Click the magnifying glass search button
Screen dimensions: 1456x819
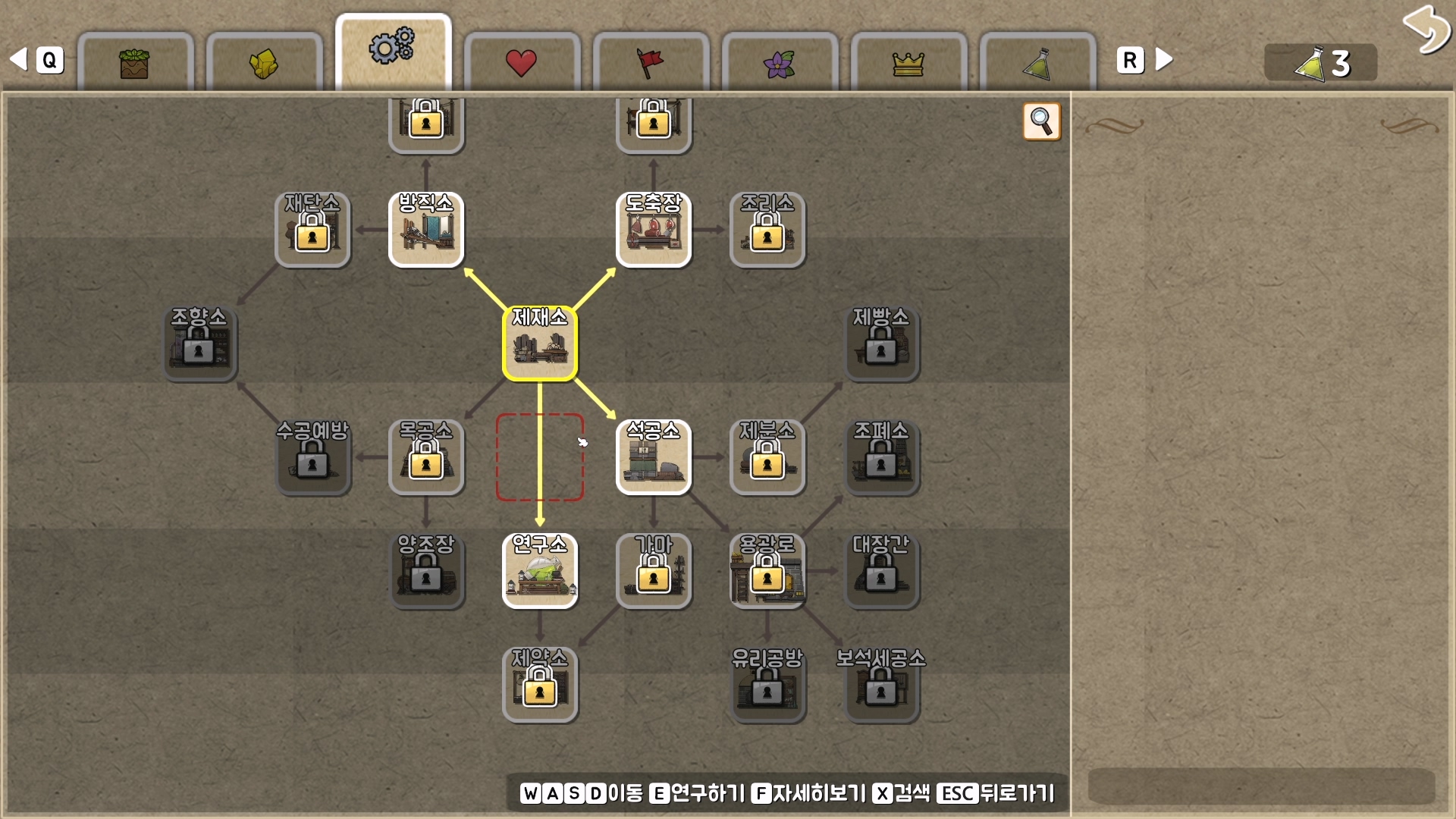coord(1041,121)
